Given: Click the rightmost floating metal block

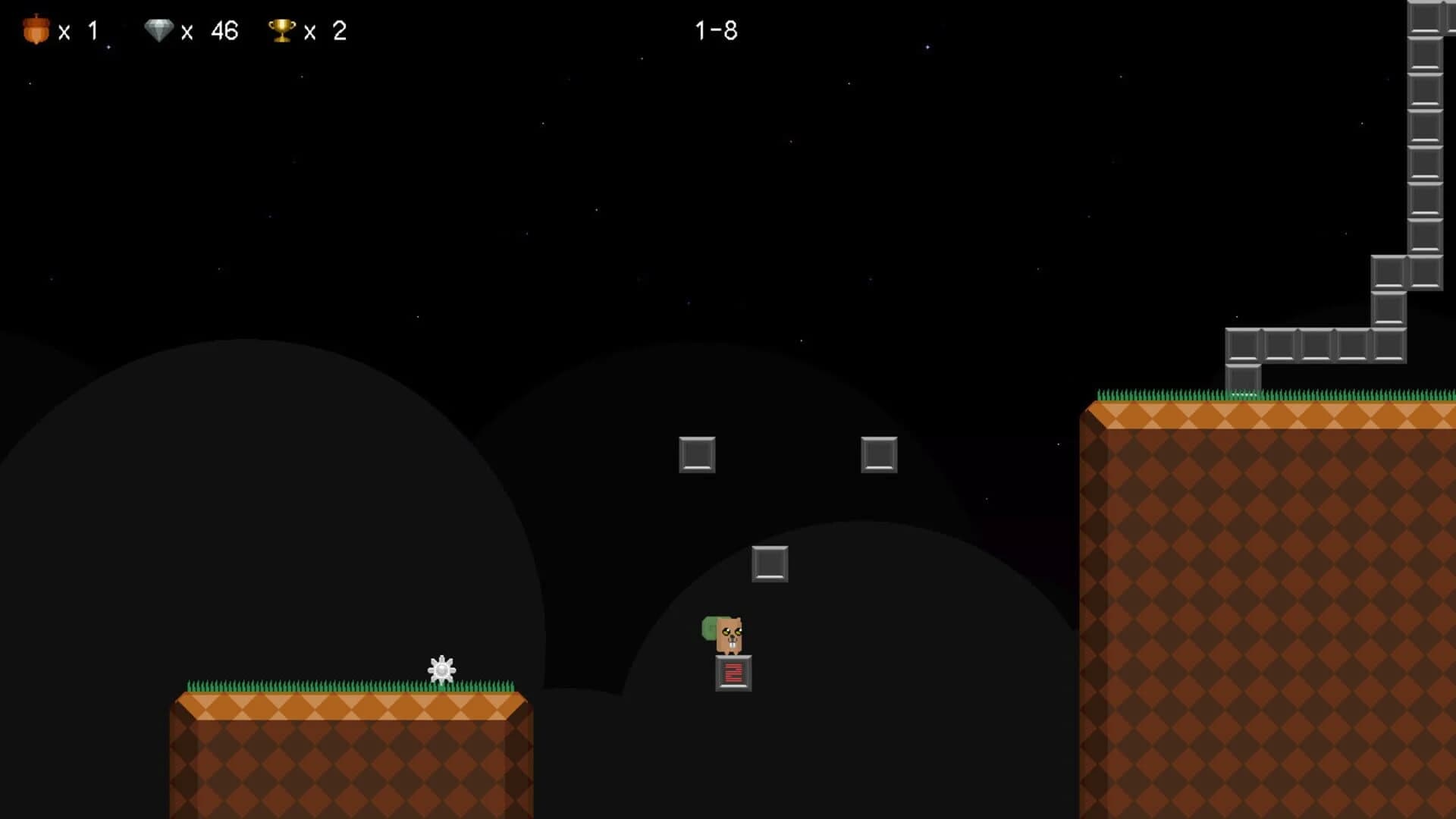Looking at the screenshot, I should (879, 455).
